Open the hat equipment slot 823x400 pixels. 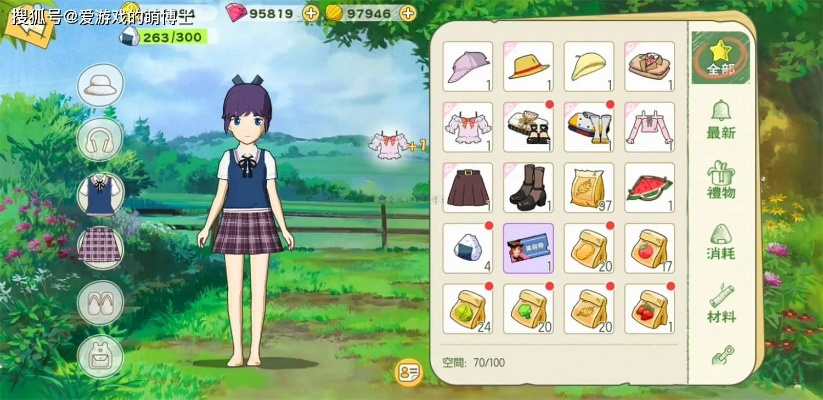[x=100, y=86]
